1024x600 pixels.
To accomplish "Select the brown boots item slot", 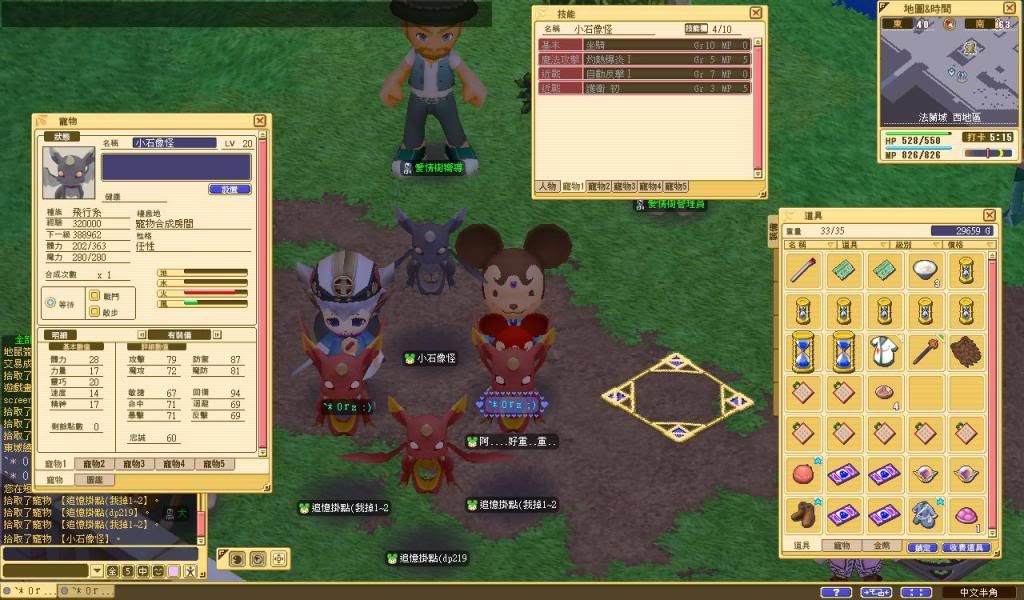I will (804, 511).
